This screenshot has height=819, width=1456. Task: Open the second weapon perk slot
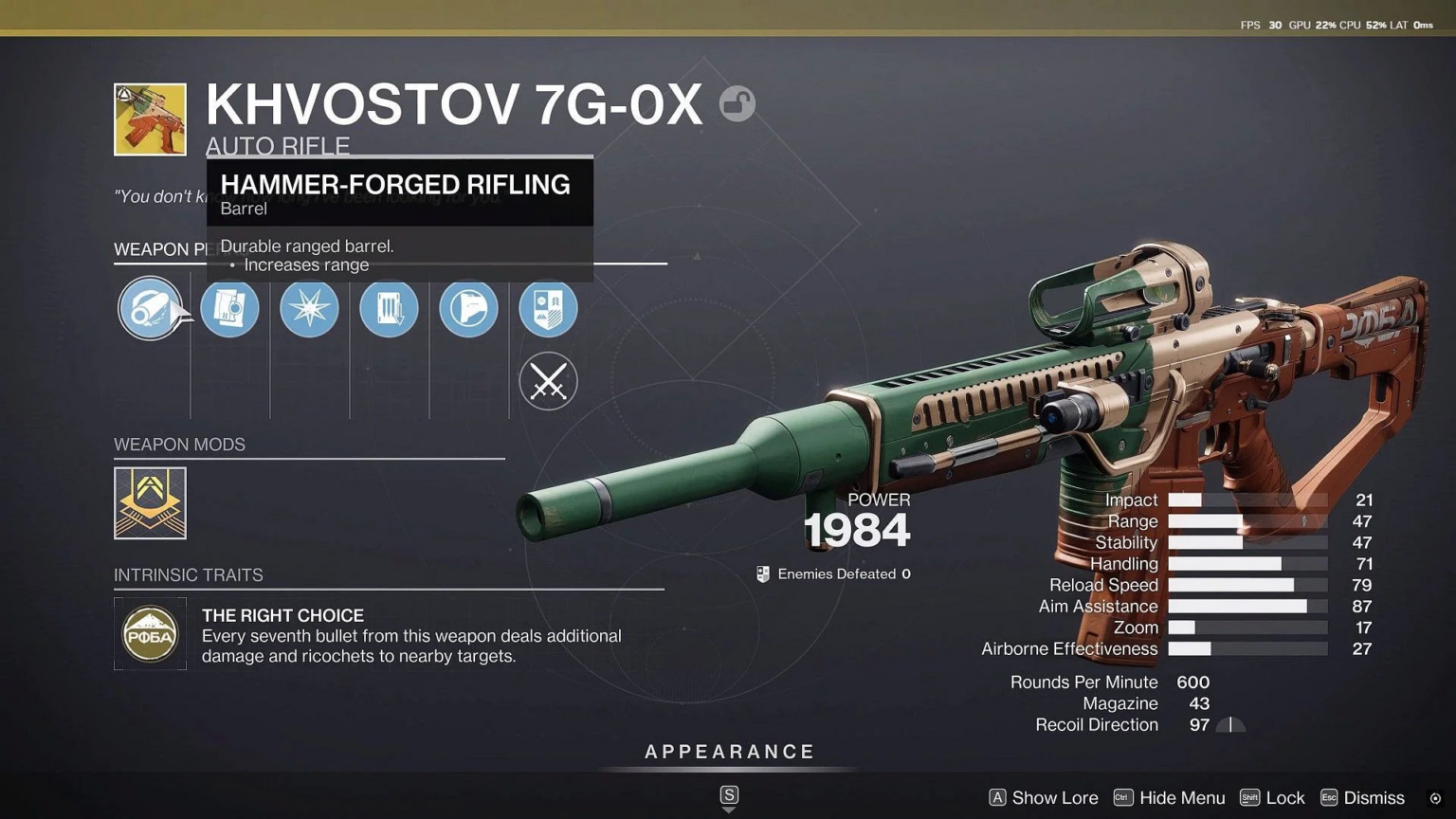tap(230, 308)
